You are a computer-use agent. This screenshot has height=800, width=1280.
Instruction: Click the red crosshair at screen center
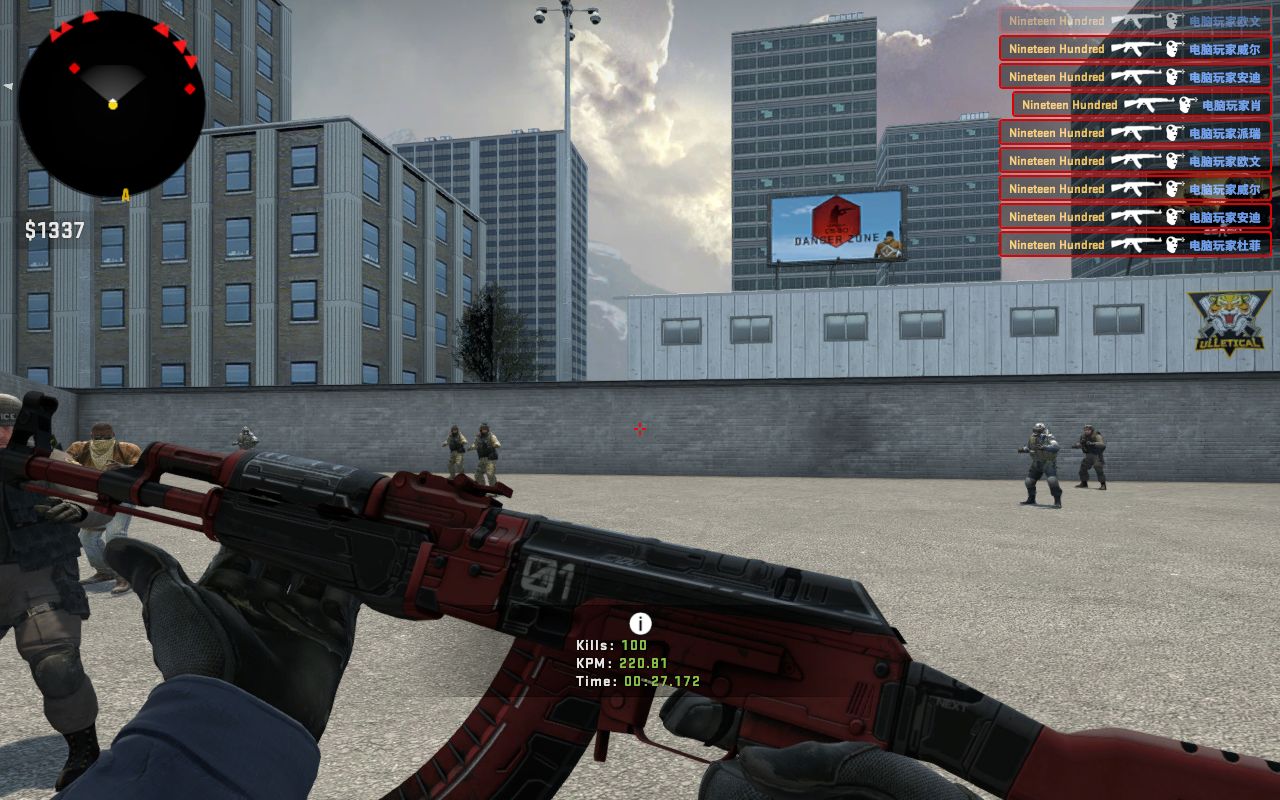[639, 429]
